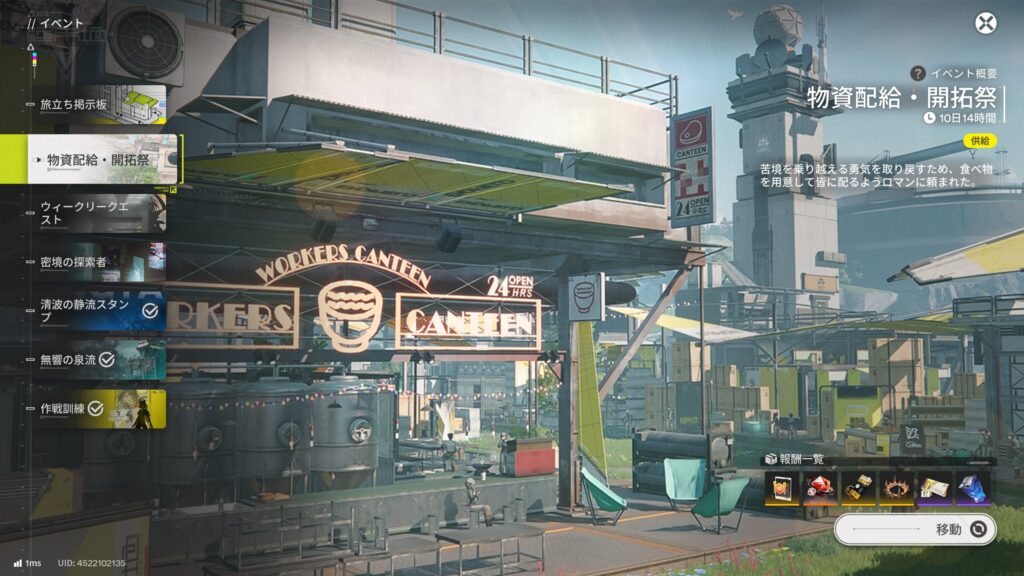Viewport: 1024px width, 576px height.
Task: View the red crystal gem reward
Action: coord(820,487)
